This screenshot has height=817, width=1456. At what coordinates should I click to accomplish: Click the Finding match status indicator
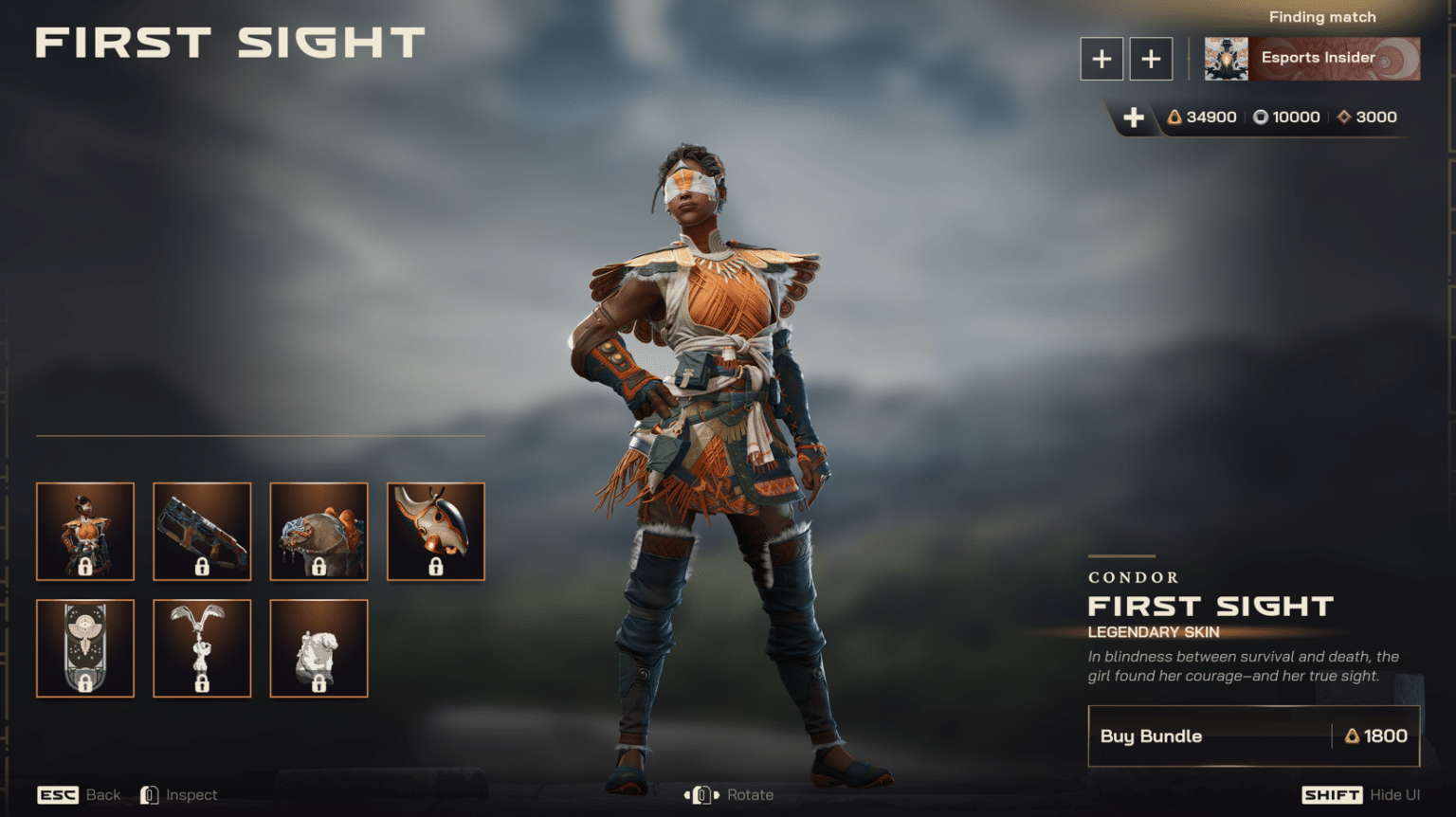[x=1322, y=16]
